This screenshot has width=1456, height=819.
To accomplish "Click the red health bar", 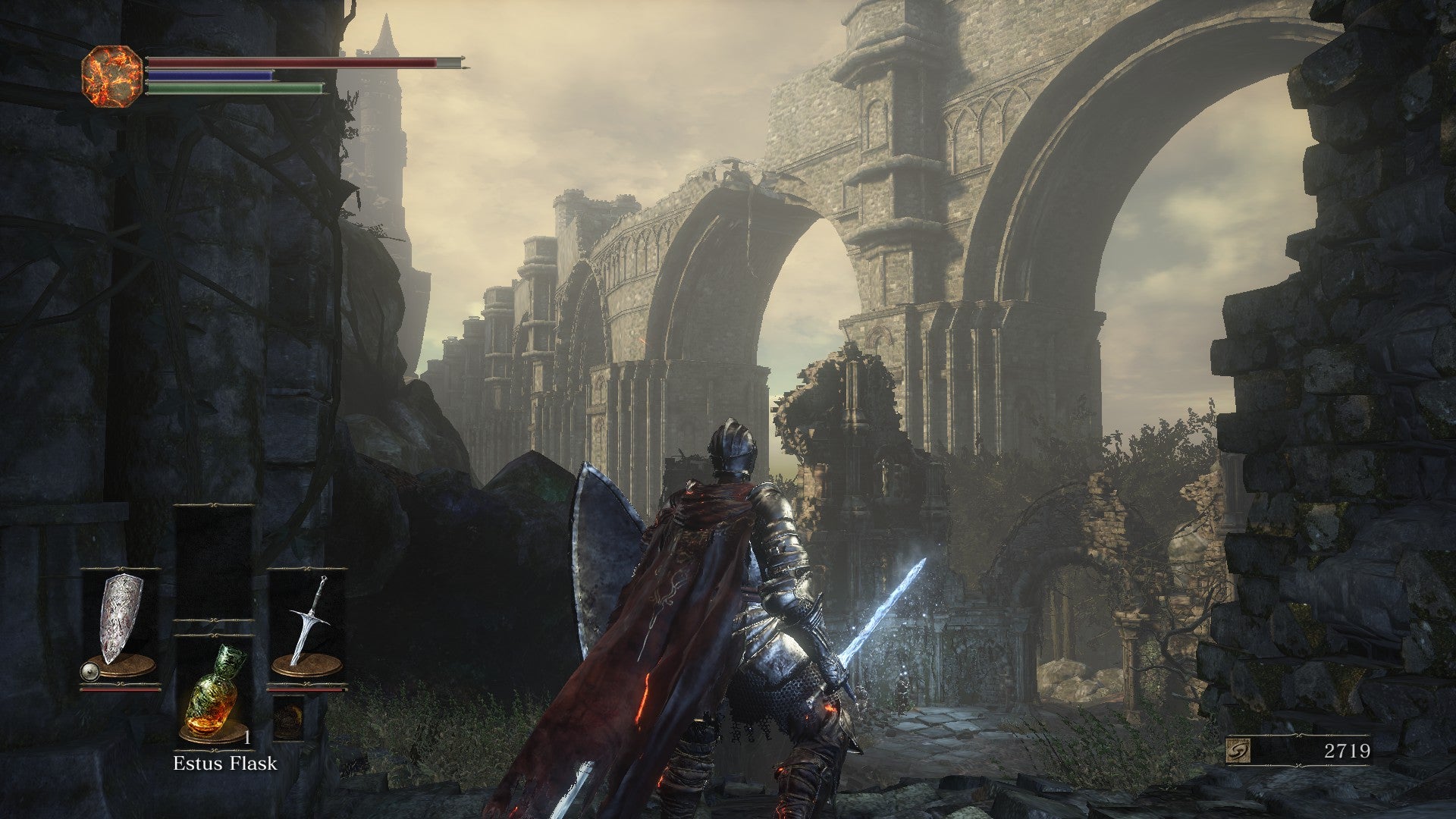I will pos(288,64).
